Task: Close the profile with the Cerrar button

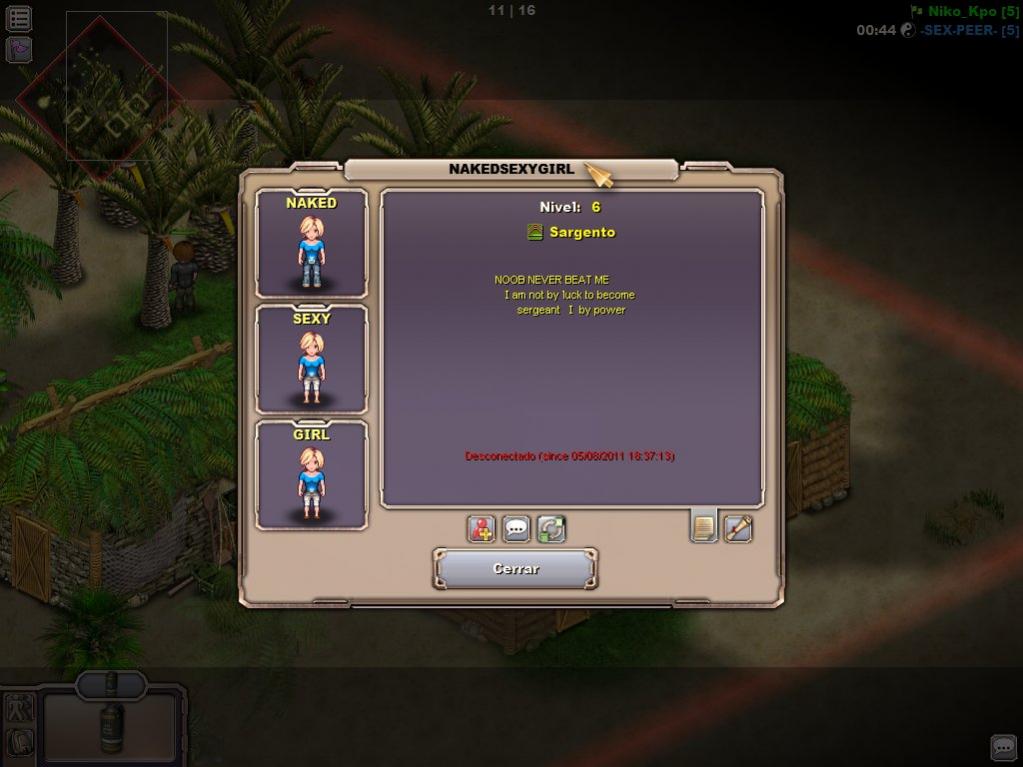Action: (515, 568)
